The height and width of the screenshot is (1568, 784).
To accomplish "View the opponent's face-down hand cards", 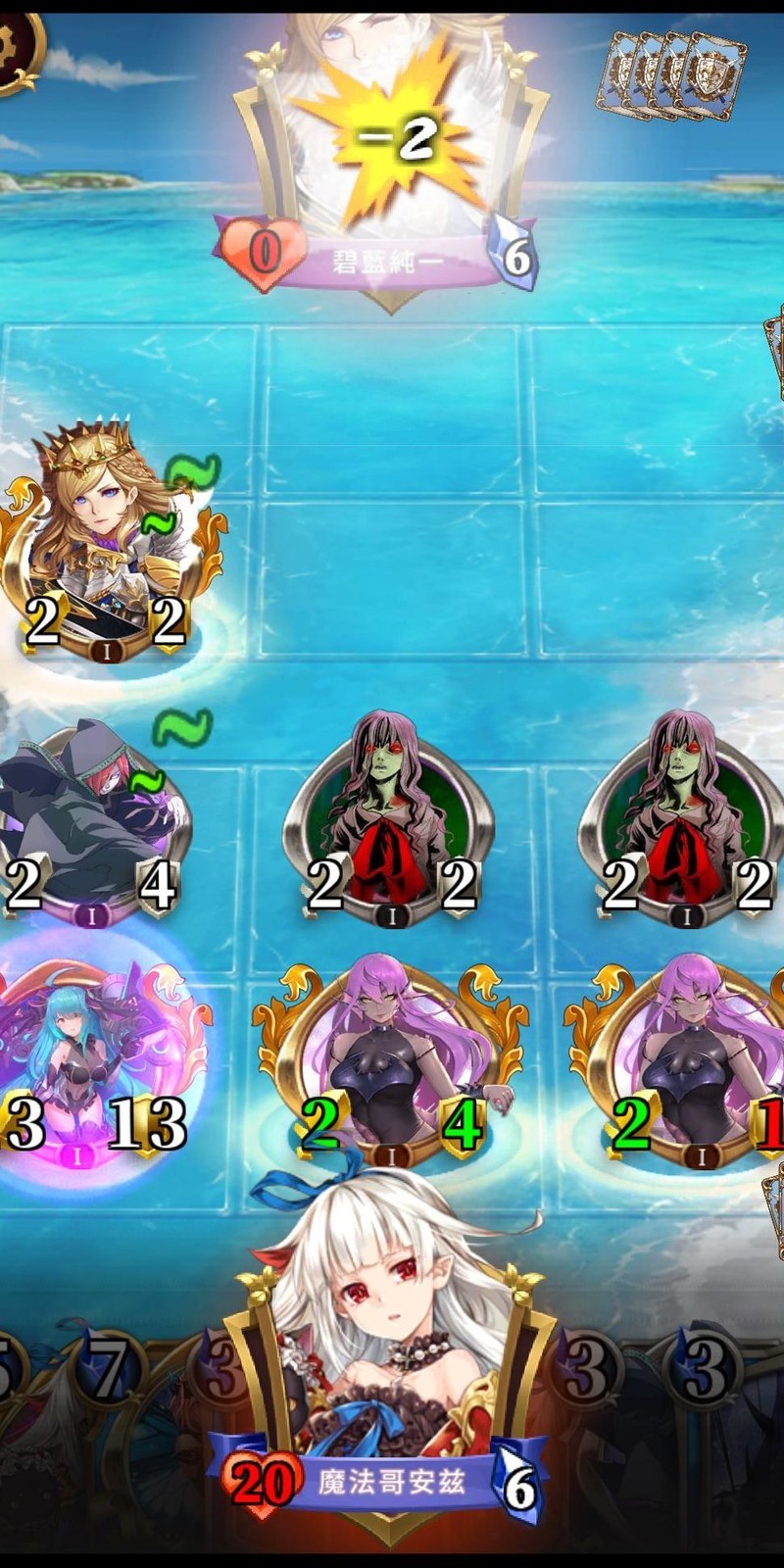I will point(676,73).
